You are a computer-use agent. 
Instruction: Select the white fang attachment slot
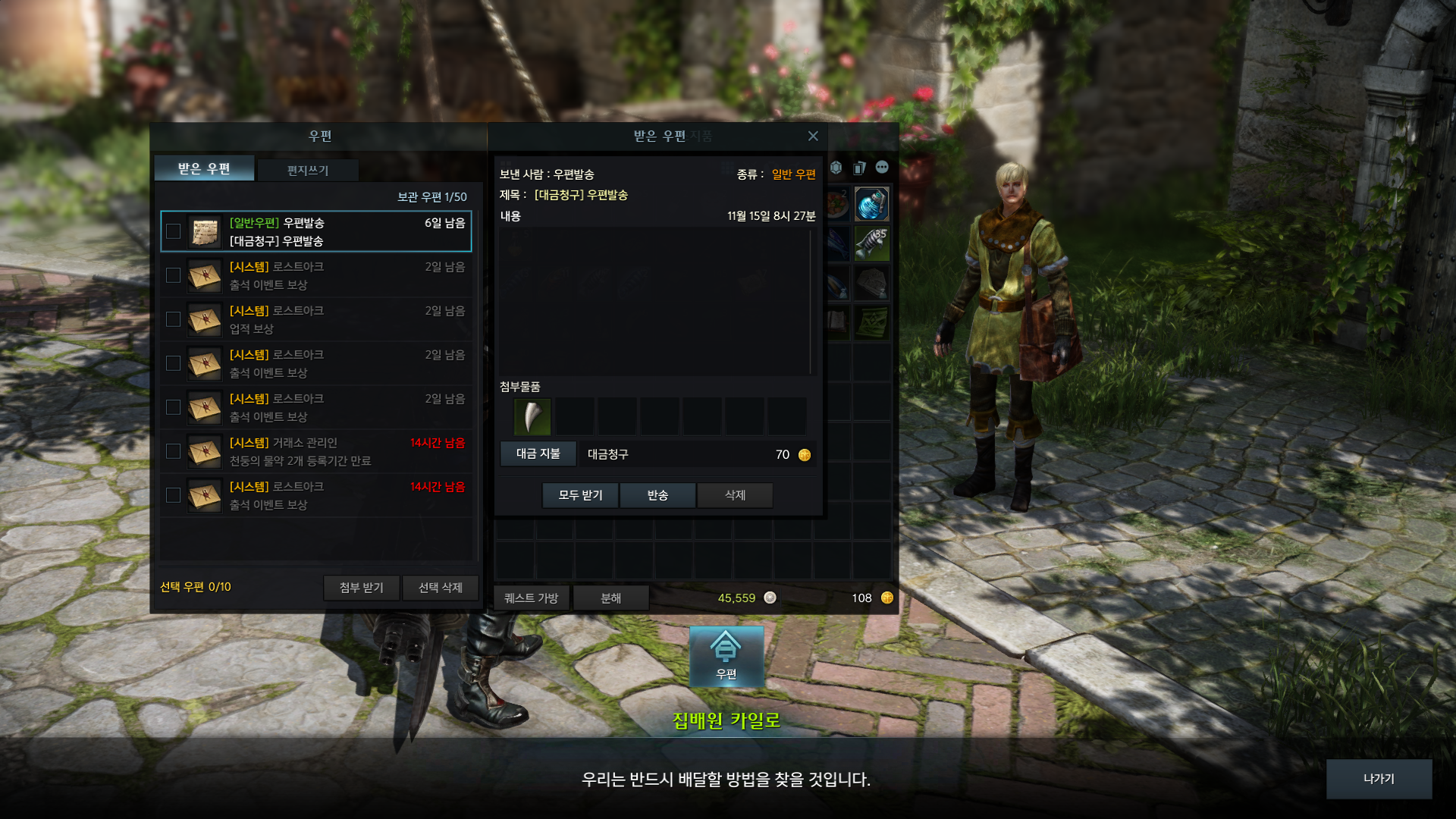pyautogui.click(x=532, y=416)
